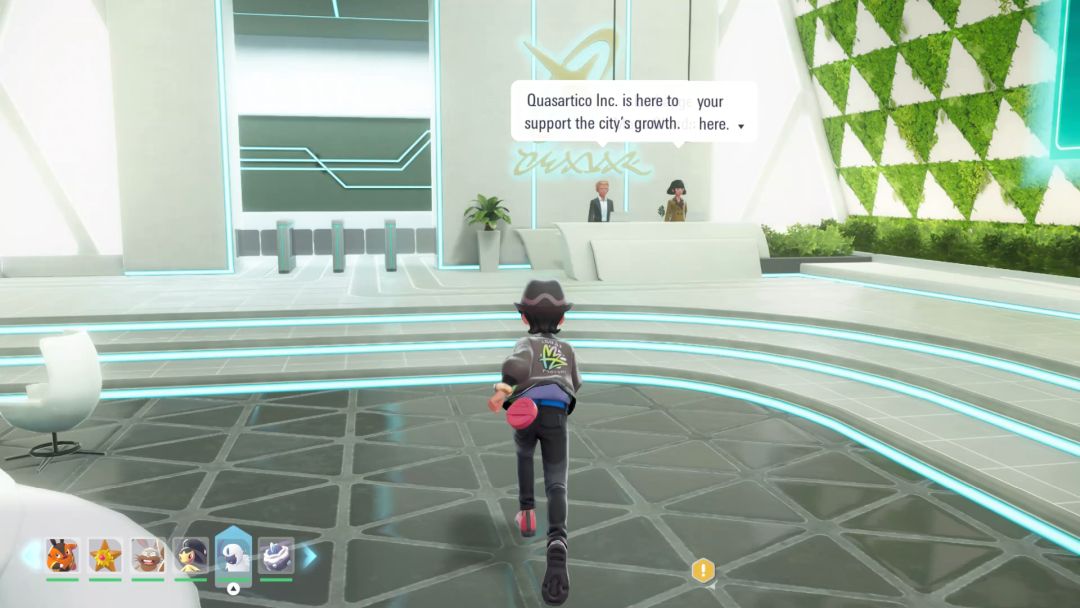Choose the Diggersby party slot
The width and height of the screenshot is (1080, 608).
[148, 554]
